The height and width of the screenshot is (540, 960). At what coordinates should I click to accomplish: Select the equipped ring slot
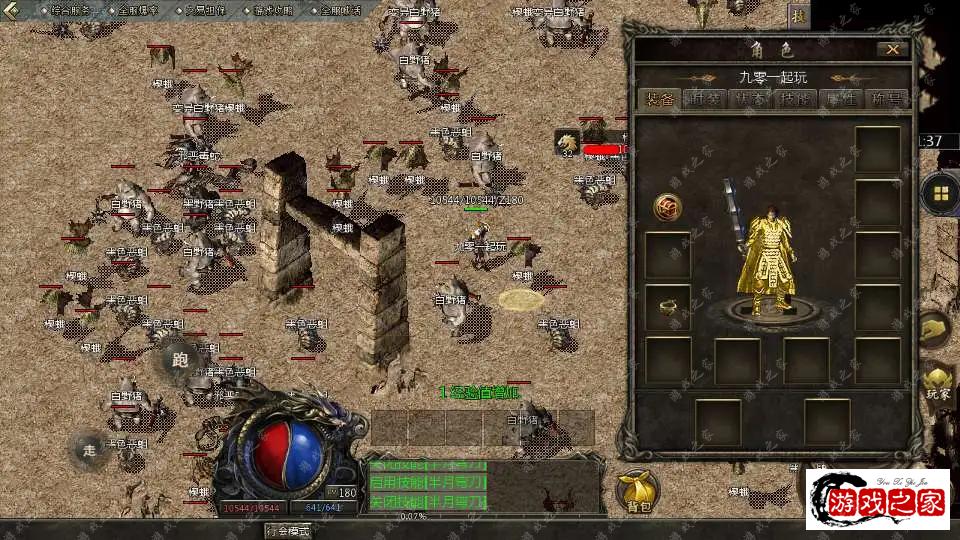pos(667,308)
